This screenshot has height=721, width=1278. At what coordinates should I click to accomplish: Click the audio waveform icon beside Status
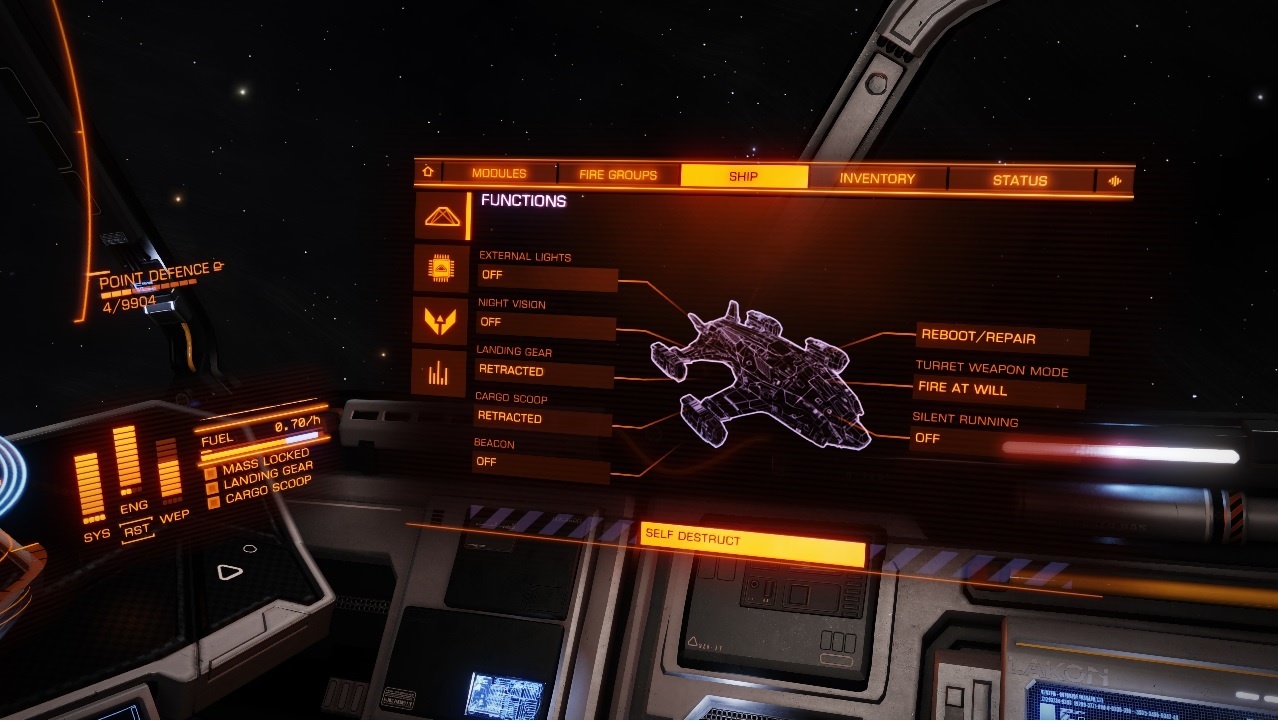[1115, 181]
